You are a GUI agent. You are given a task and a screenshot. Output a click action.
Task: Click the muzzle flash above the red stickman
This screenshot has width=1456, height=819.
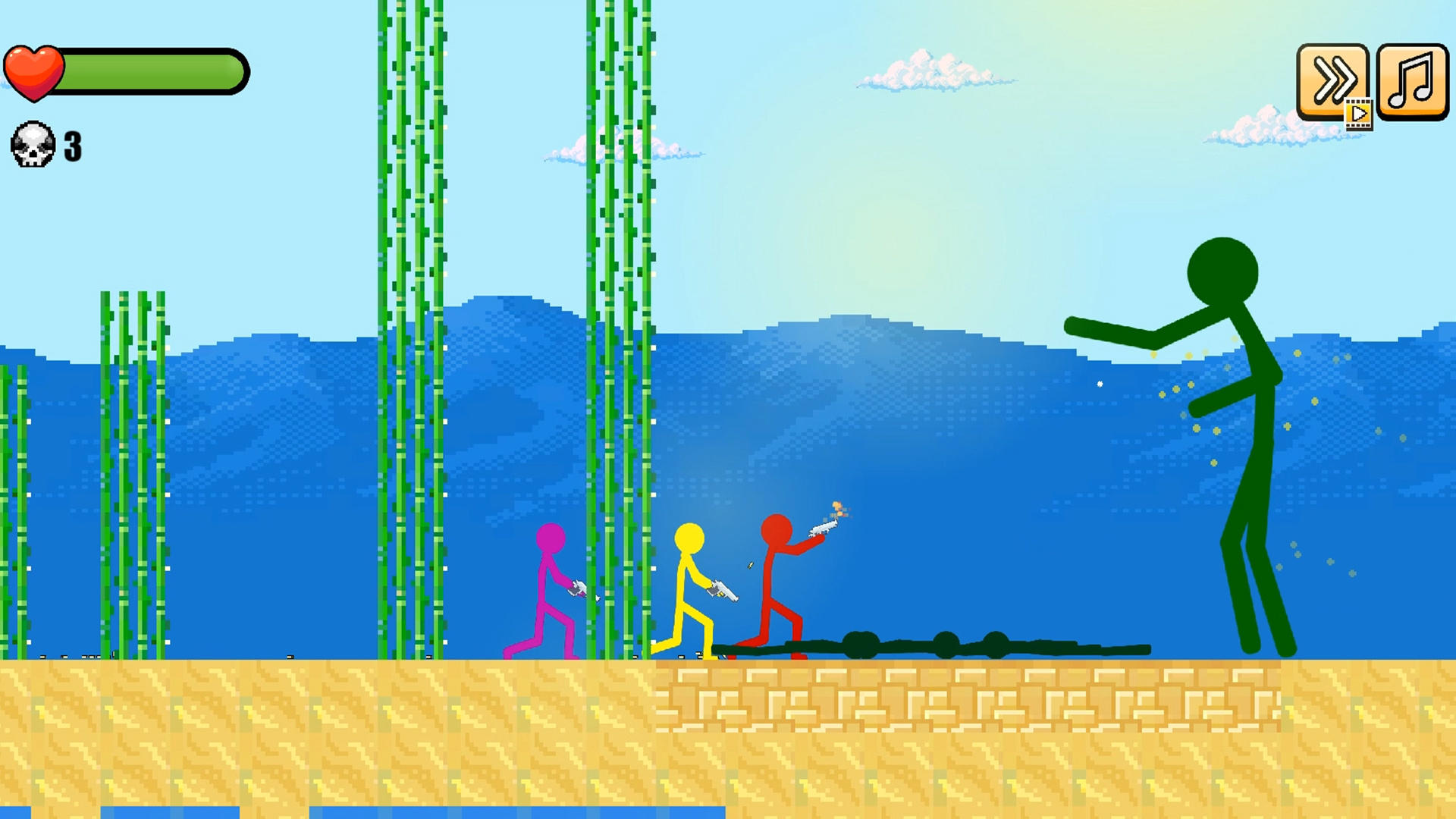click(x=836, y=507)
